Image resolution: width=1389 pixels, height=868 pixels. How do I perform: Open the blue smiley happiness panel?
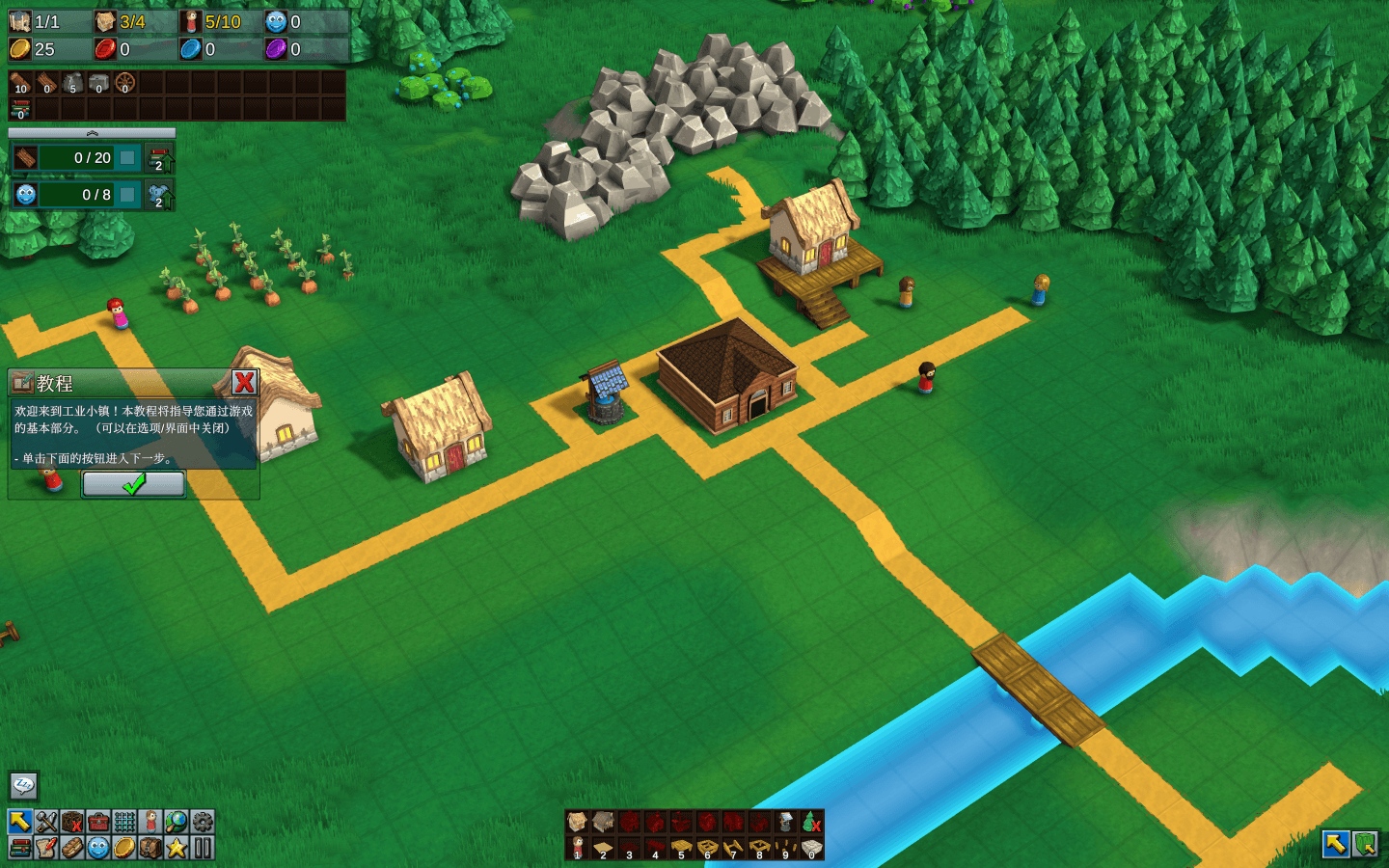pos(98,848)
